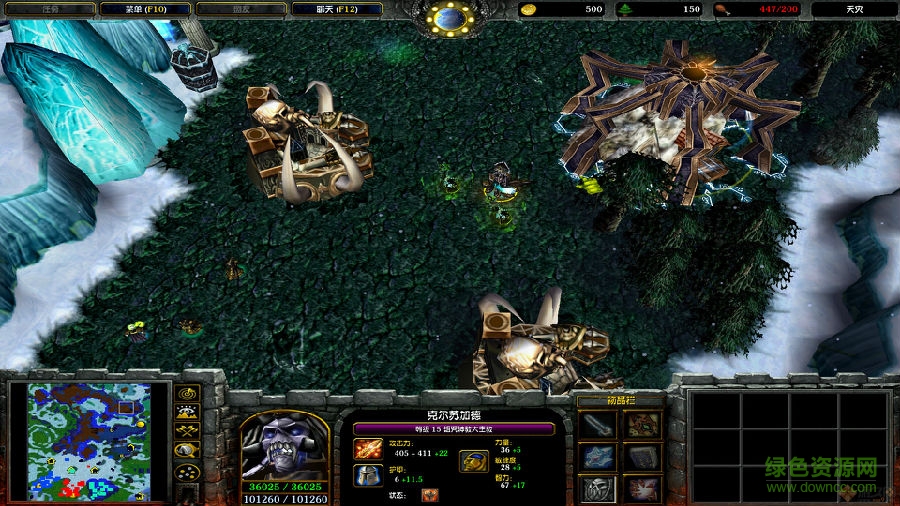Viewport: 900px width, 506px height.
Task: Toggle minimap creep camp display button
Action: click(x=187, y=451)
